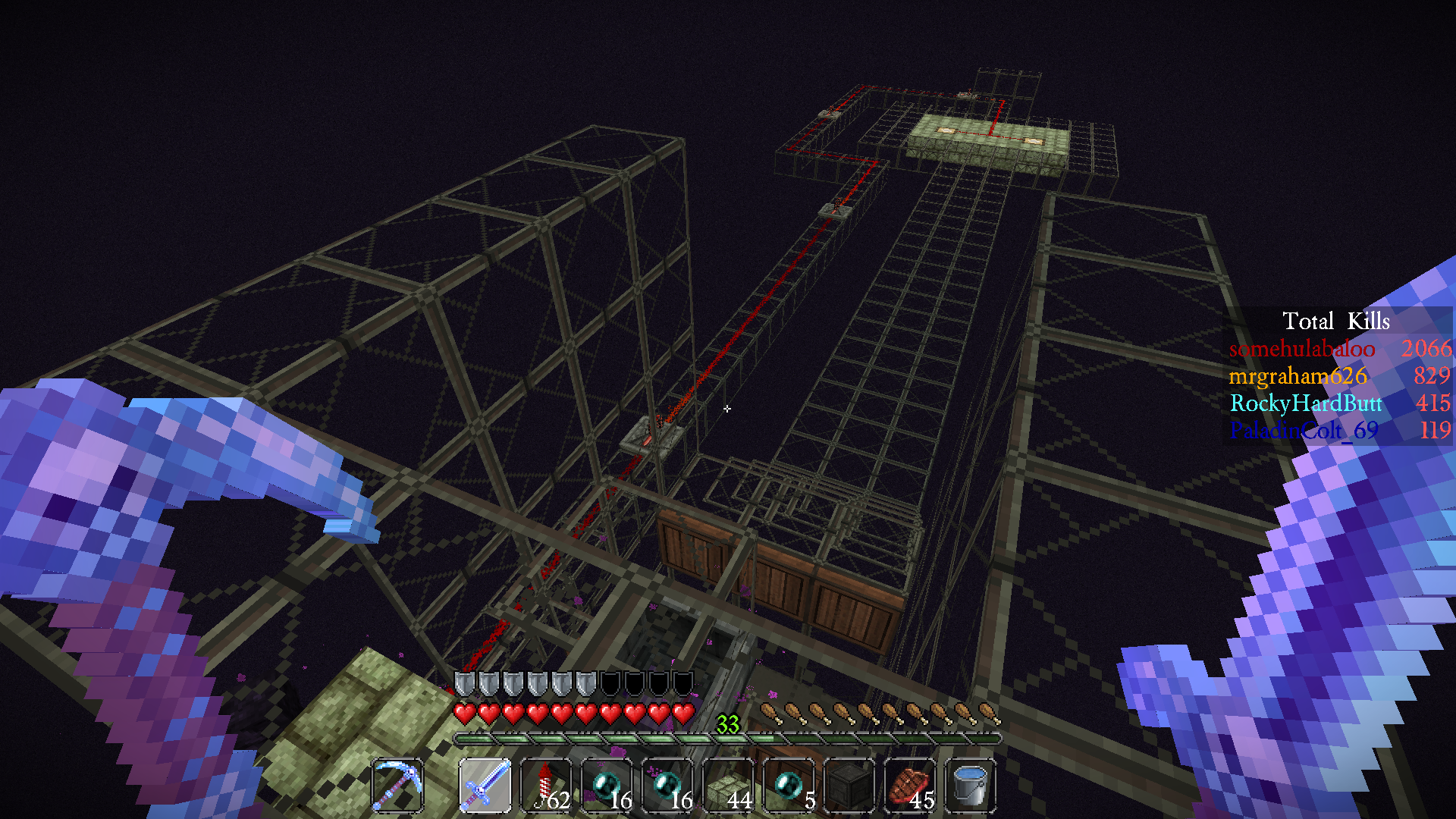Select the stack of 5 ender pearls

click(x=789, y=785)
